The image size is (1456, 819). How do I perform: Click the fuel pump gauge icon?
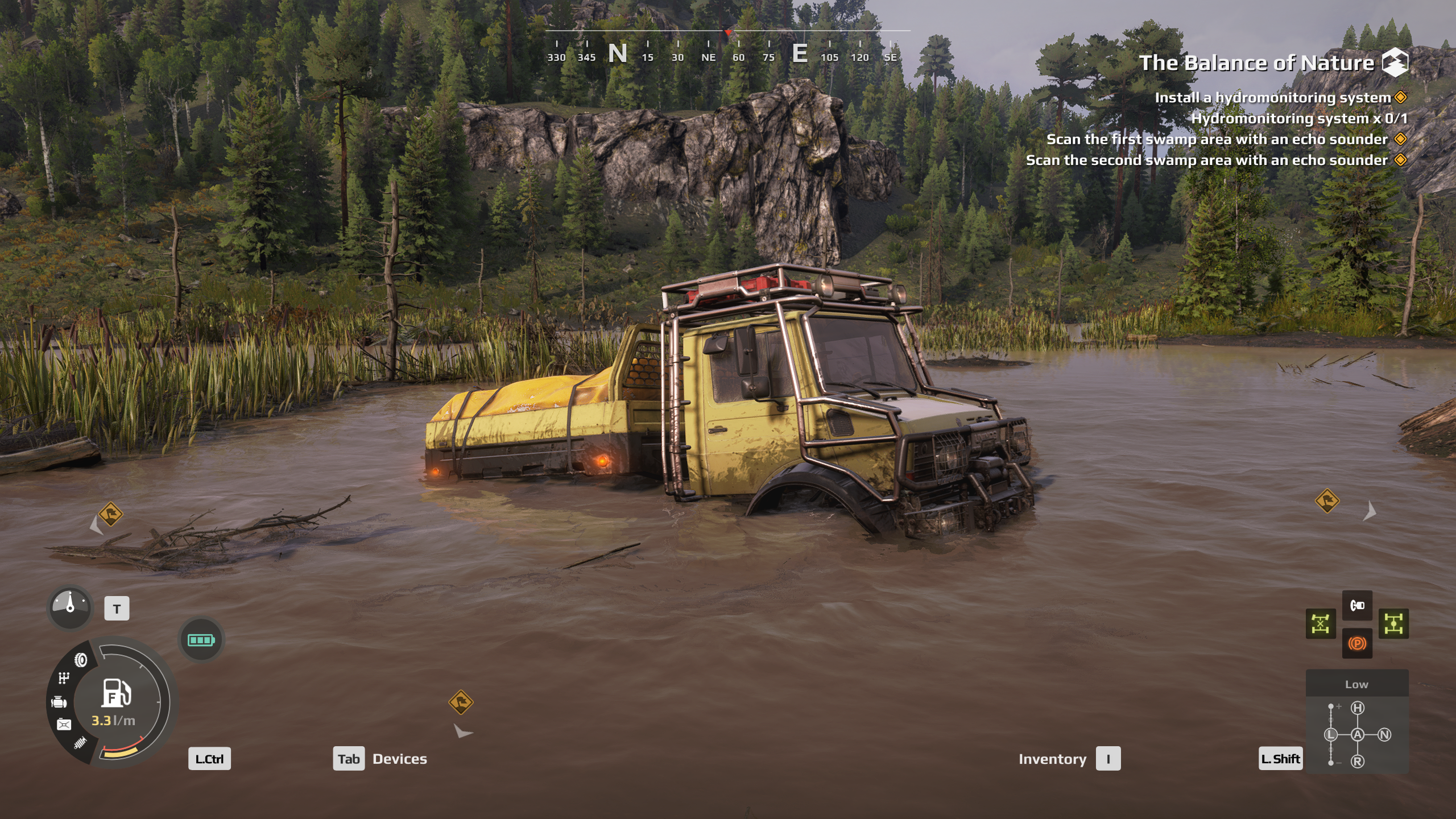coord(116,693)
